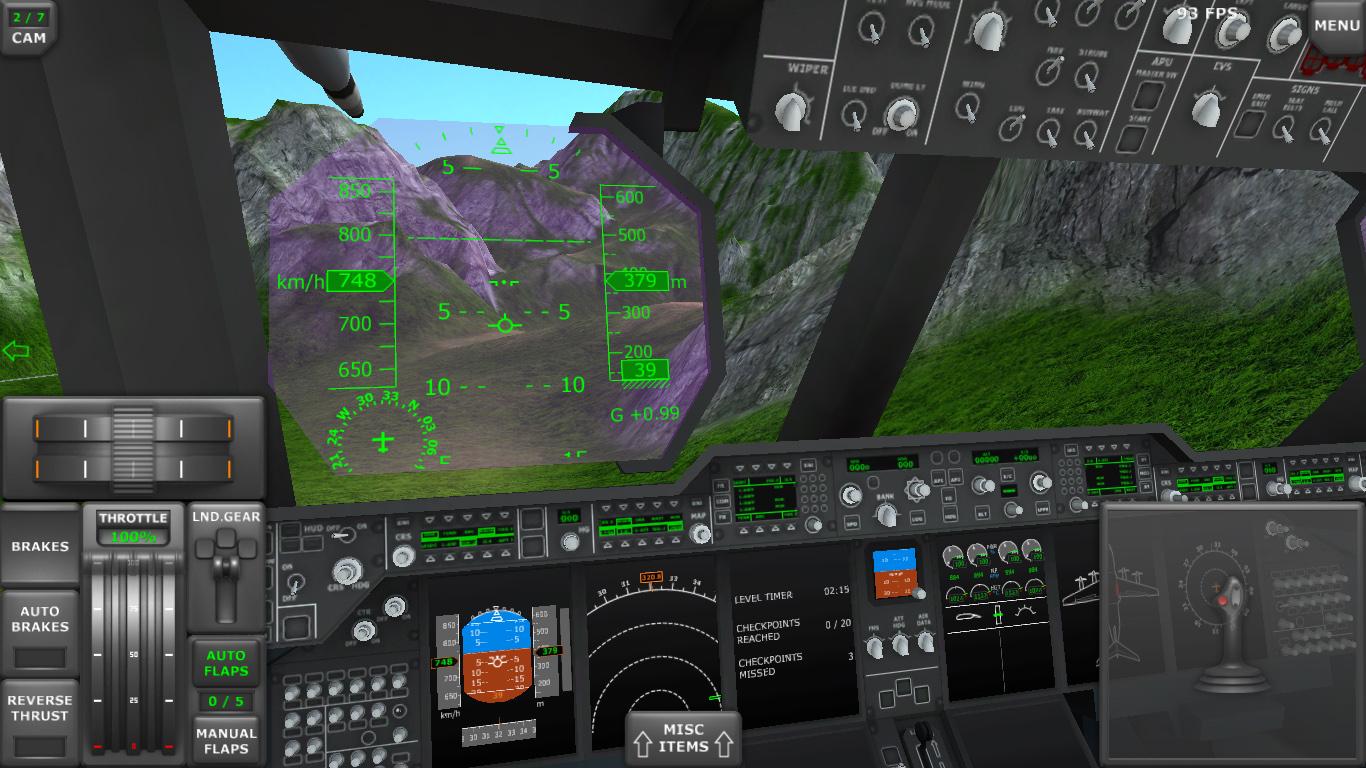This screenshot has width=1366, height=768.
Task: Turn the WIPER knob on the overhead panel
Action: point(790,110)
